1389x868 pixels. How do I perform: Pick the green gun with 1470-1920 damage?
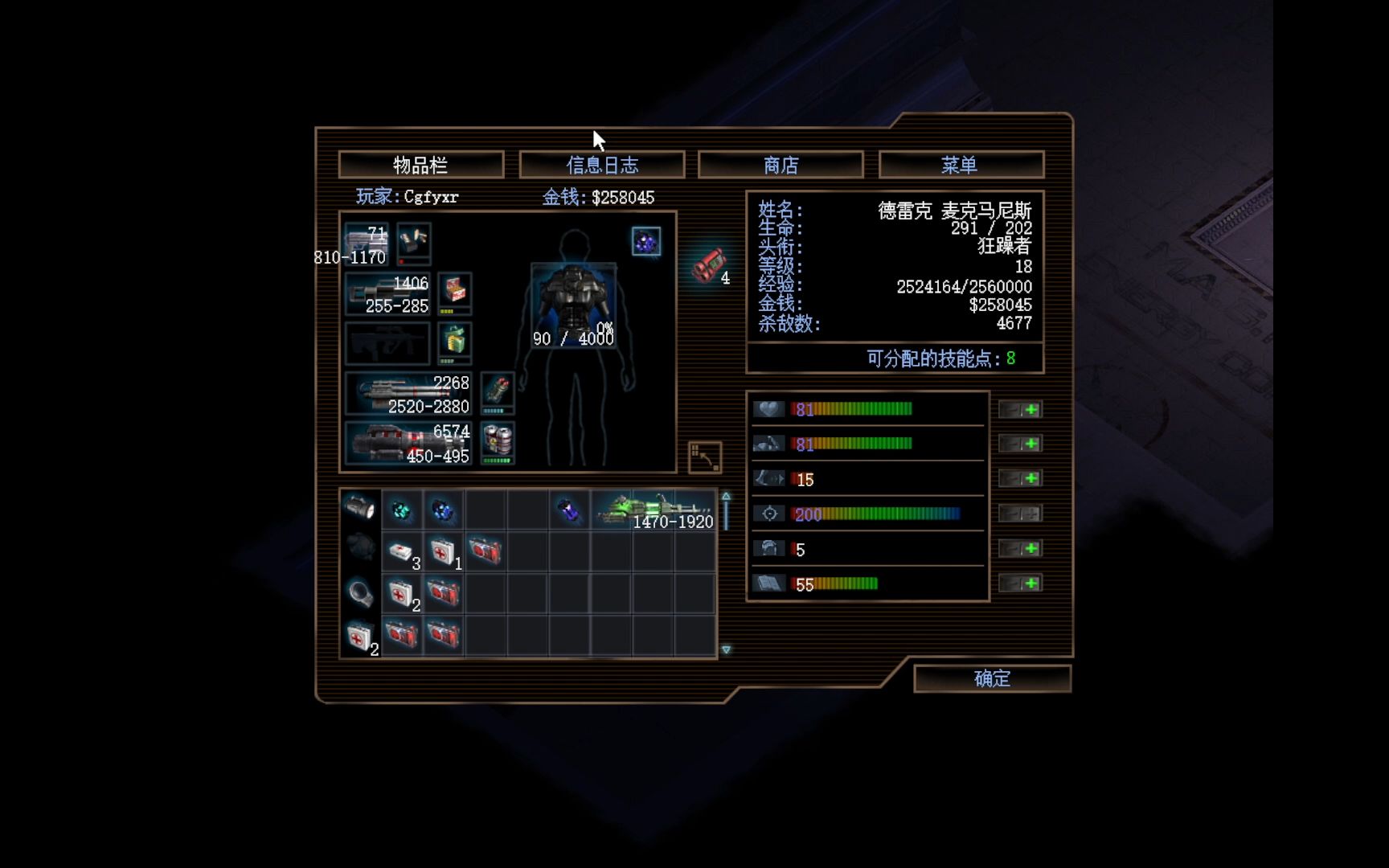tap(653, 510)
